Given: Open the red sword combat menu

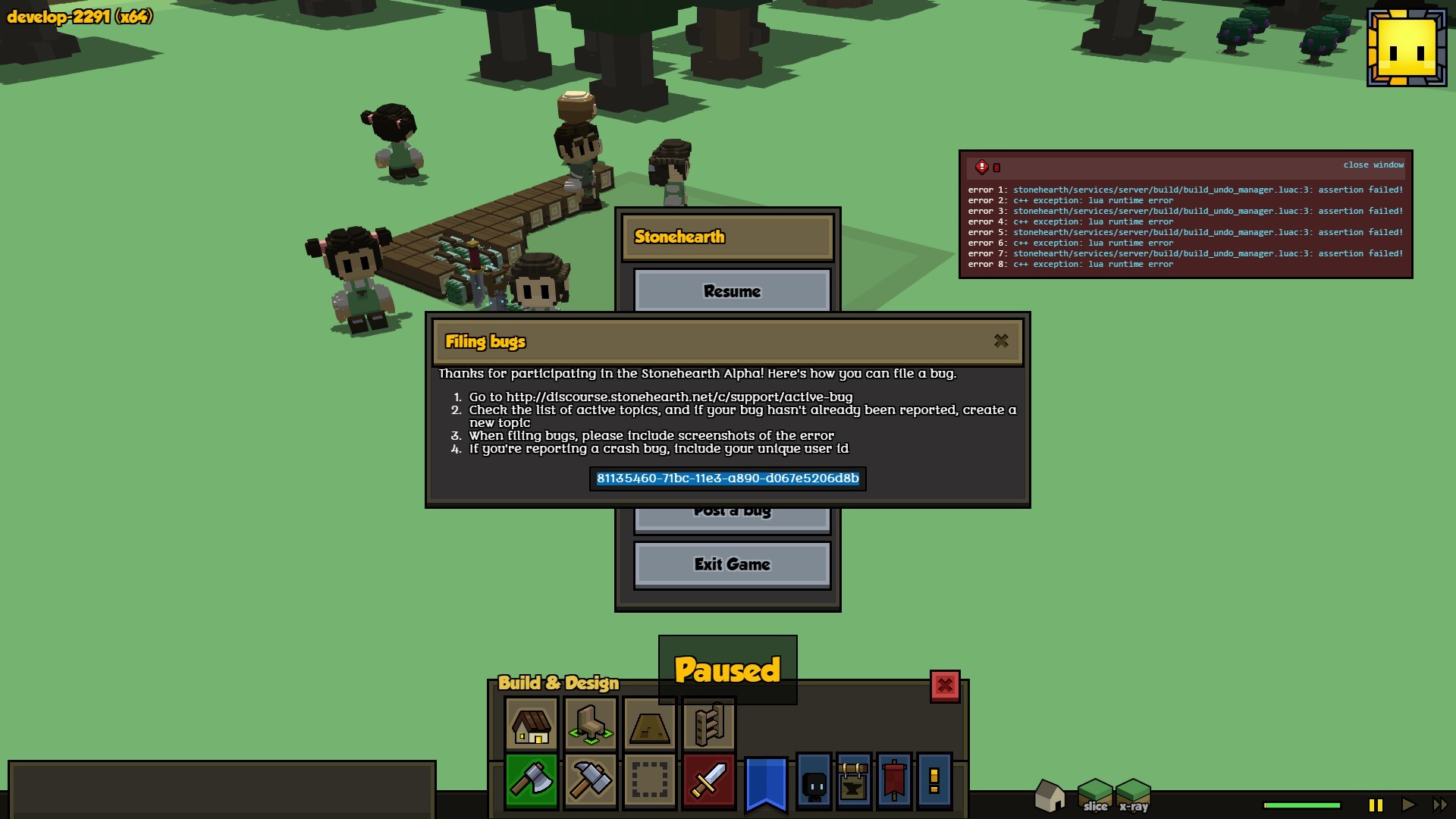Looking at the screenshot, I should (x=708, y=781).
